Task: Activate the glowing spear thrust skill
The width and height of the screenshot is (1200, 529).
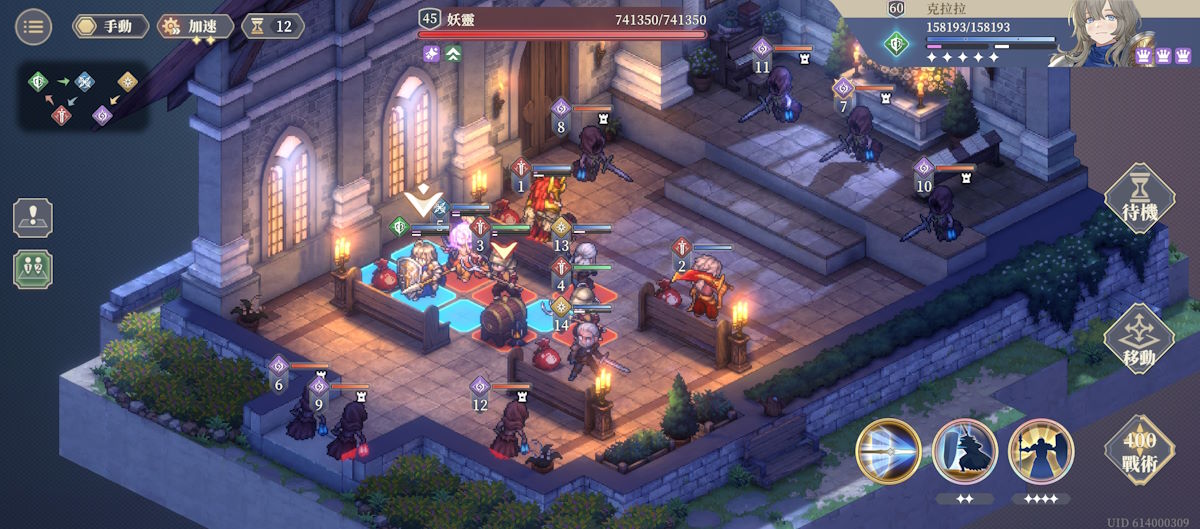Action: (888, 451)
